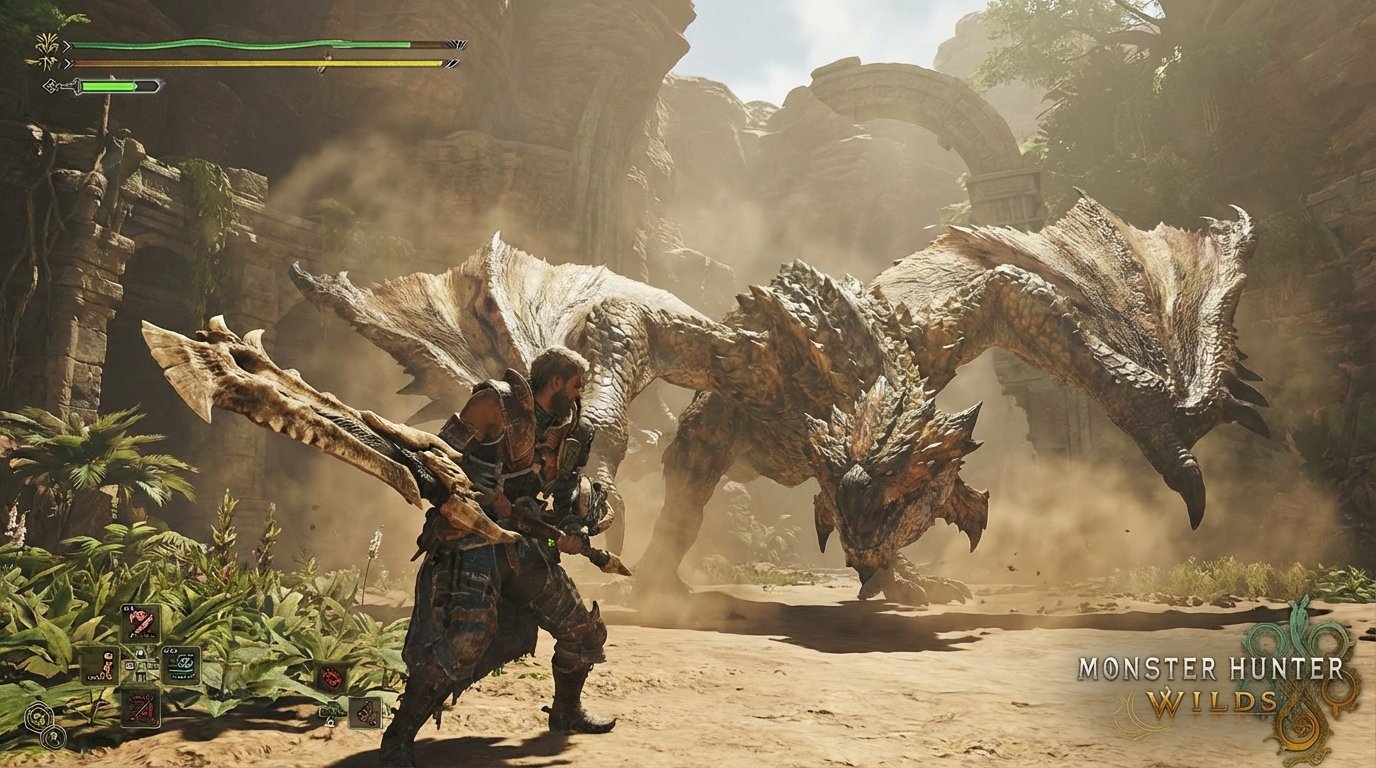Click the sword sharpness icon beside the gauge
Screen dimensions: 1376x768
pos(51,85)
